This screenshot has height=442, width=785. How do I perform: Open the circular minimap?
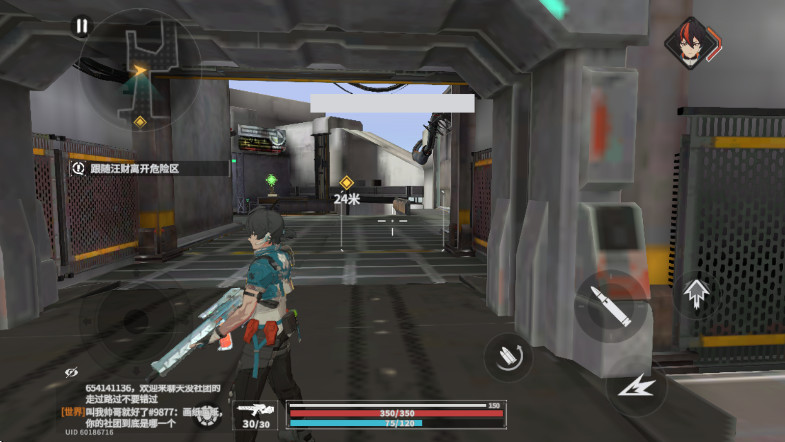140,68
